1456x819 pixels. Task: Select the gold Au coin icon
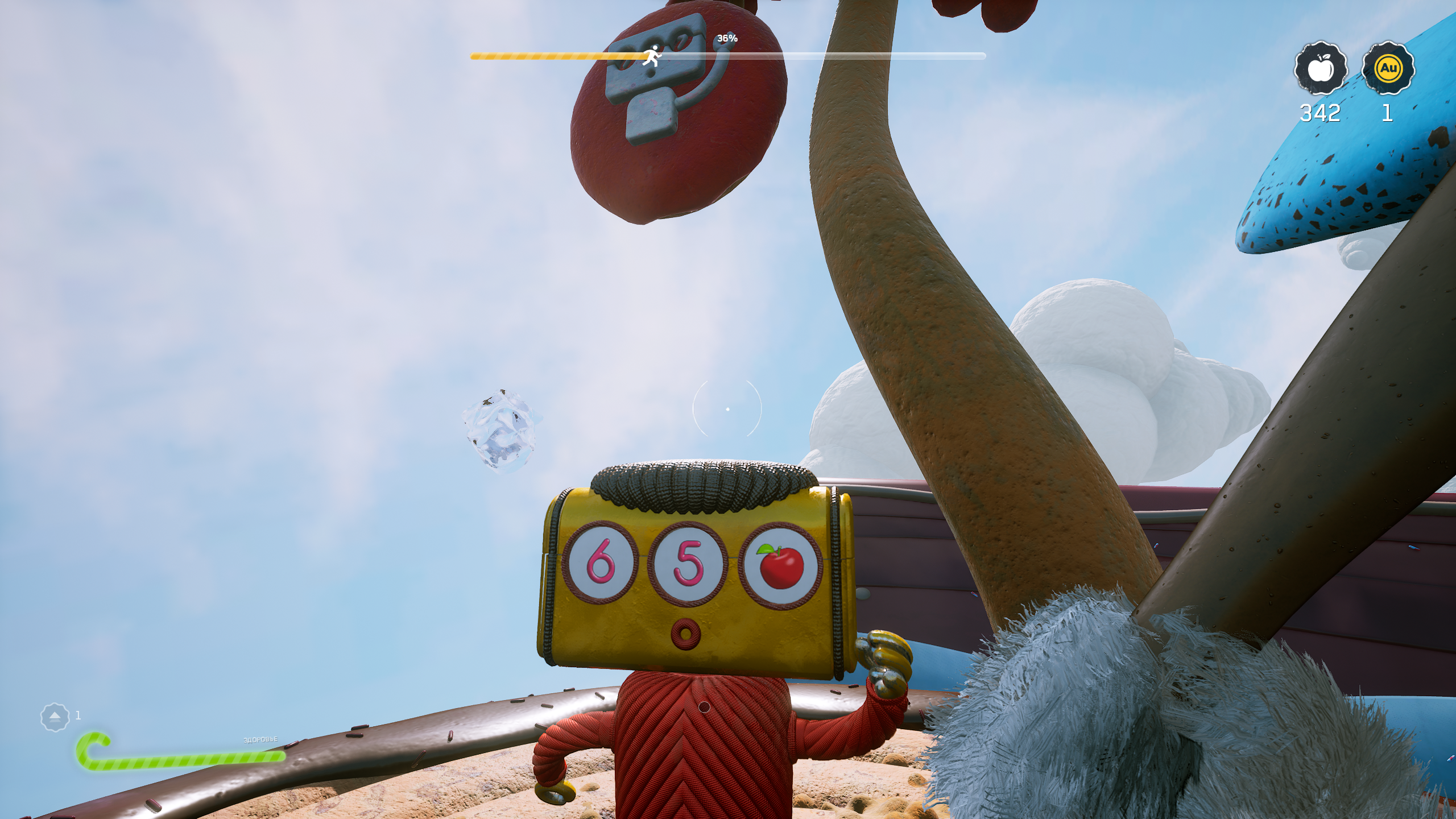point(1388,69)
